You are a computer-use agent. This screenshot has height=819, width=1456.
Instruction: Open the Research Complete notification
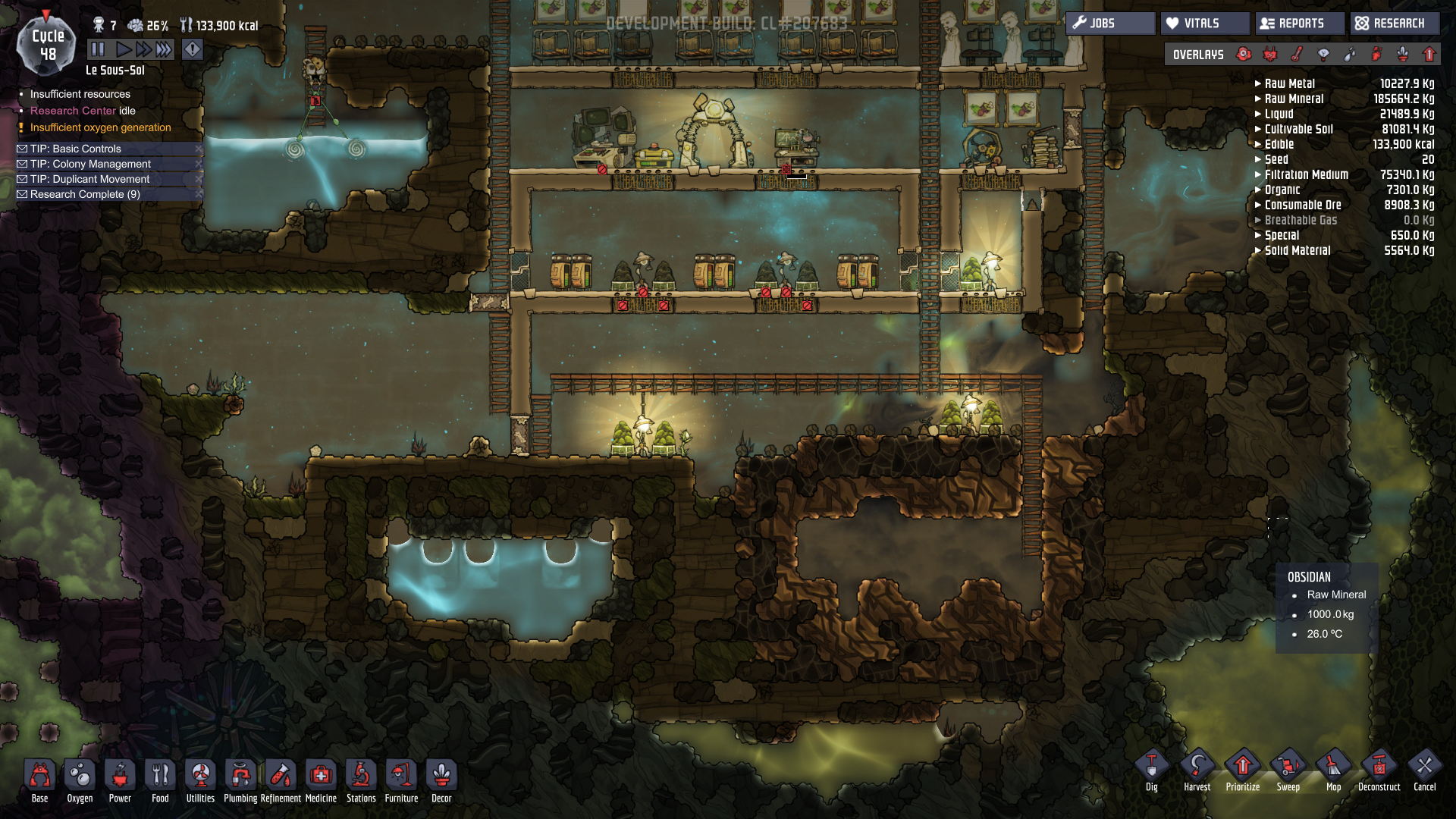[x=85, y=194]
